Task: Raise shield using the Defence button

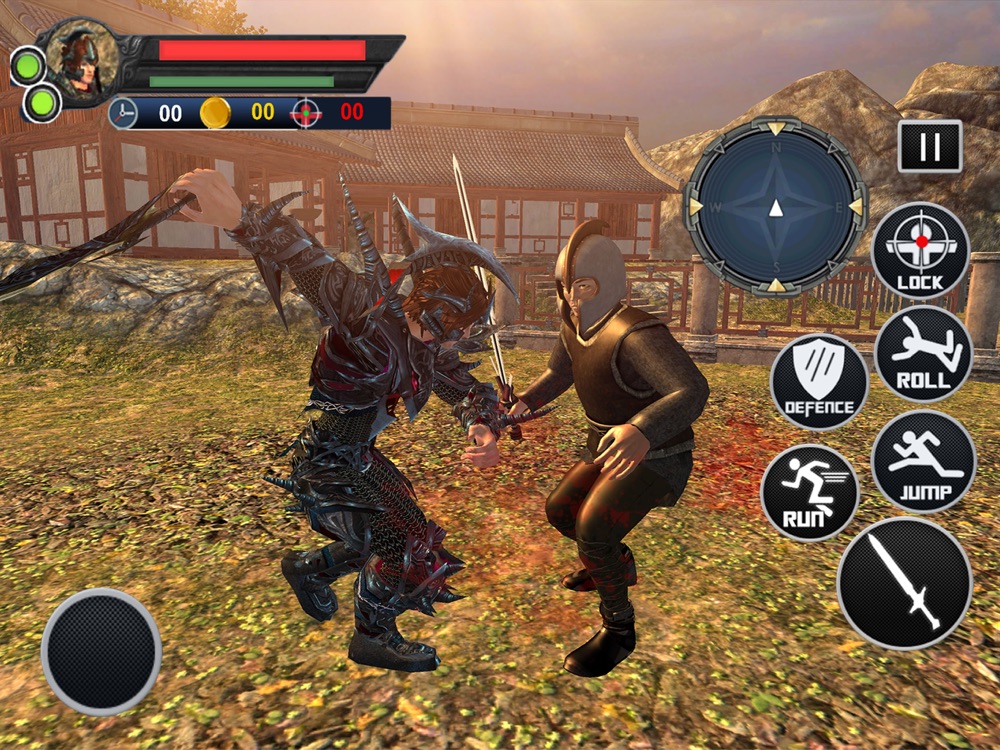Action: (x=819, y=381)
